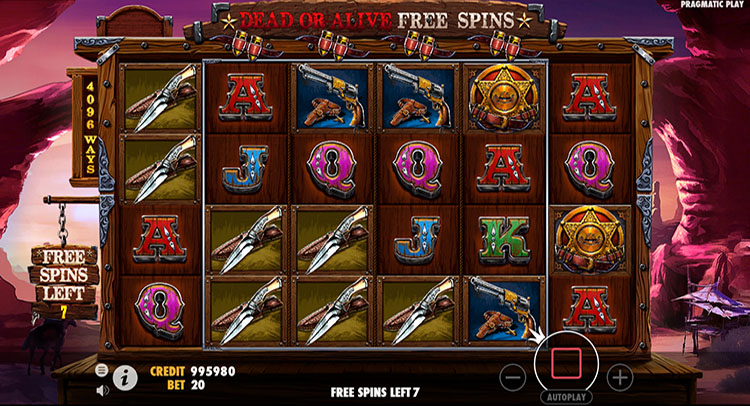Increase the bet with the plus button
750x406 pixels.
pos(620,378)
